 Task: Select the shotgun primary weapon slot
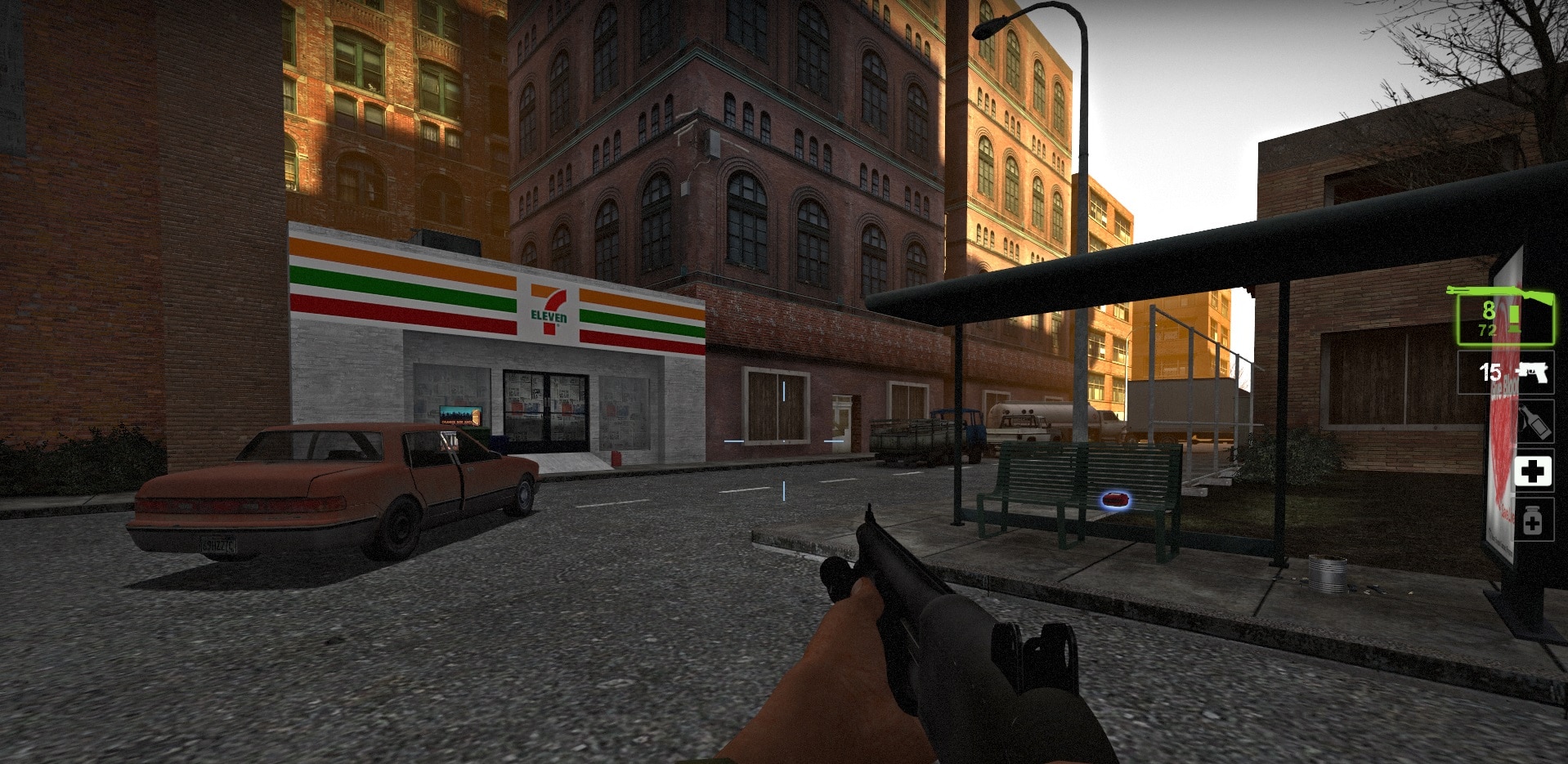pyautogui.click(x=1504, y=319)
